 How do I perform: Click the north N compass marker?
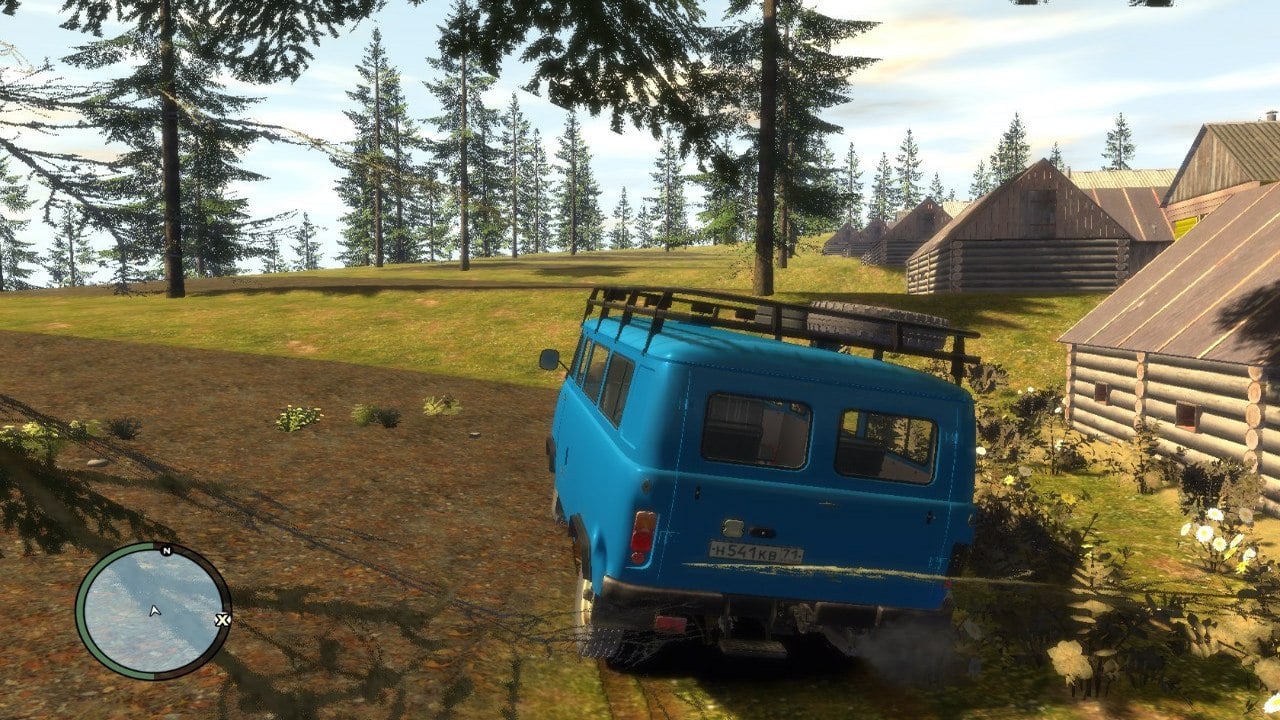pyautogui.click(x=166, y=551)
